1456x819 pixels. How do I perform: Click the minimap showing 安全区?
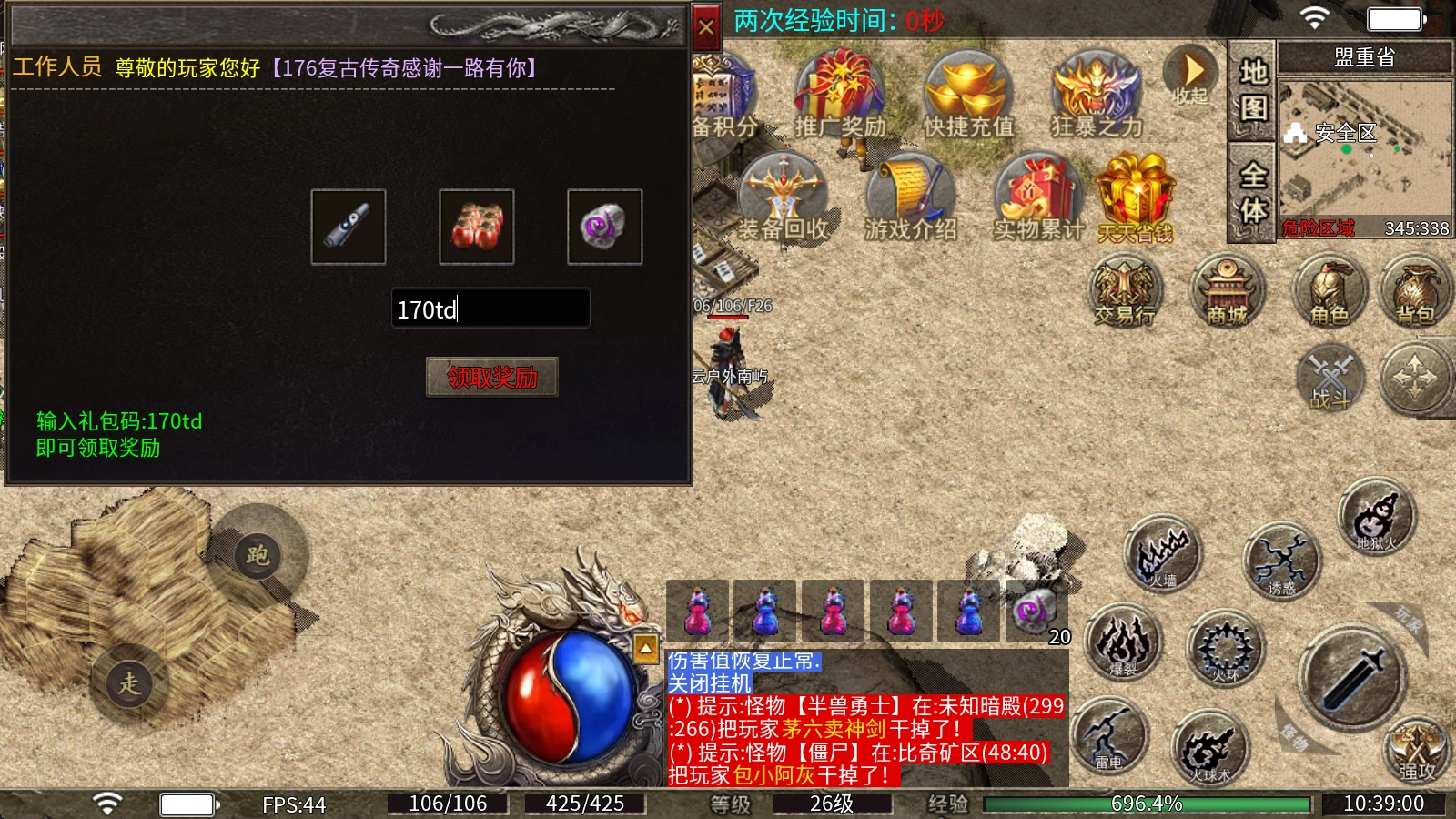click(1364, 157)
